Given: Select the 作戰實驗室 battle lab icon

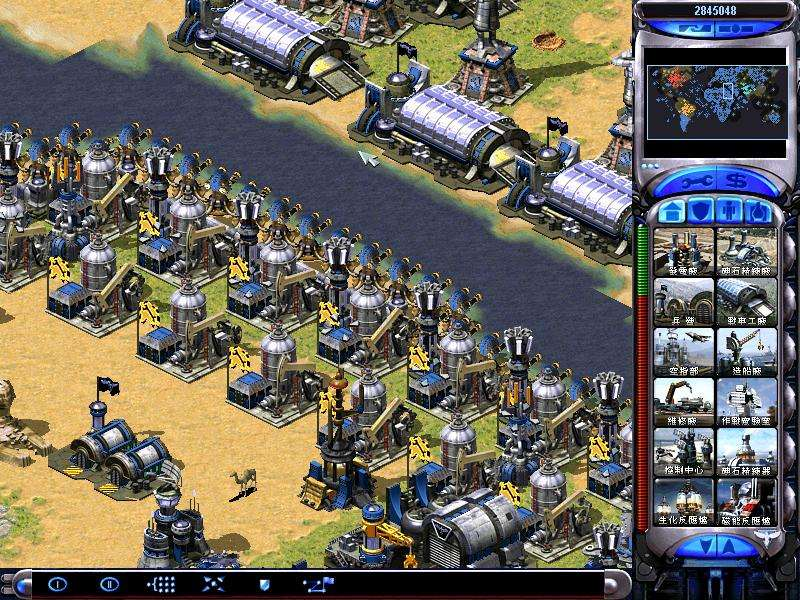Looking at the screenshot, I should [x=746, y=401].
